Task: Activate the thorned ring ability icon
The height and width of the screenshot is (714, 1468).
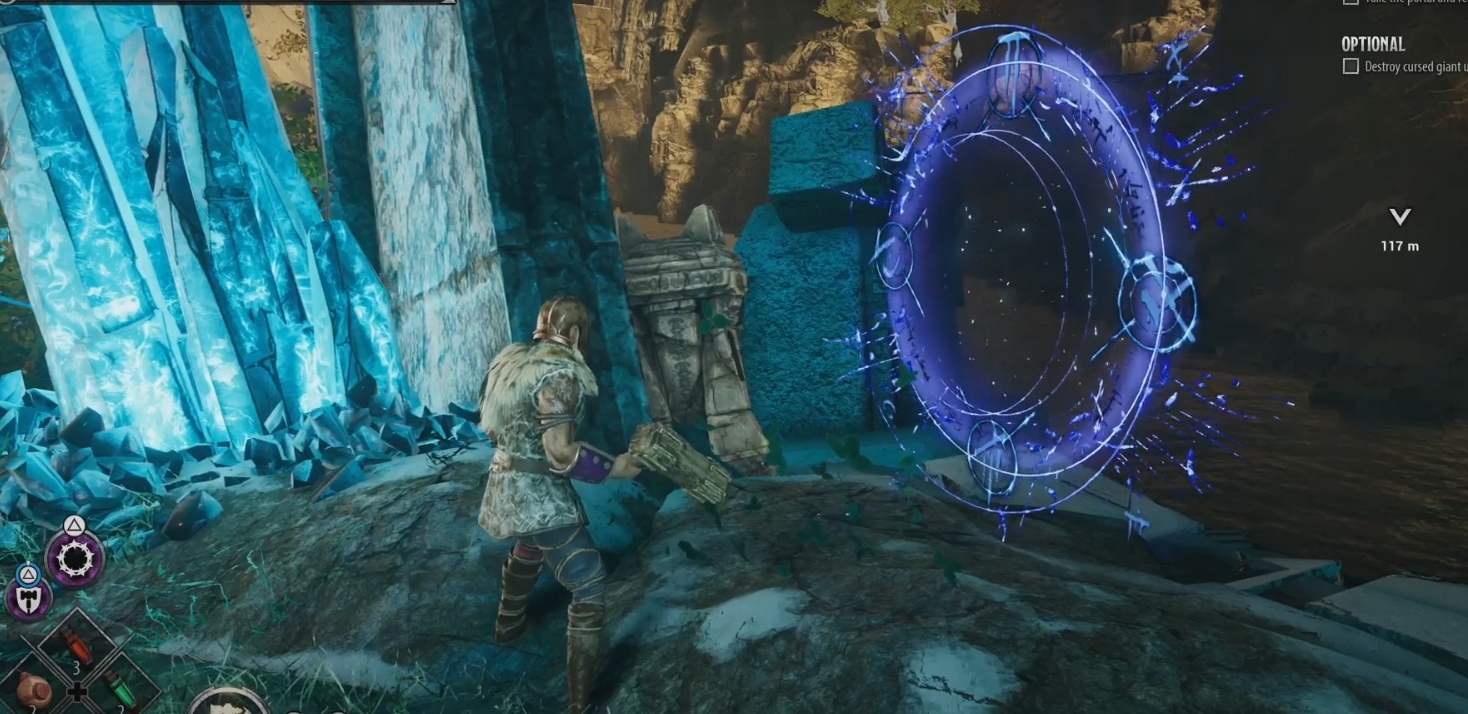Action: [75, 559]
